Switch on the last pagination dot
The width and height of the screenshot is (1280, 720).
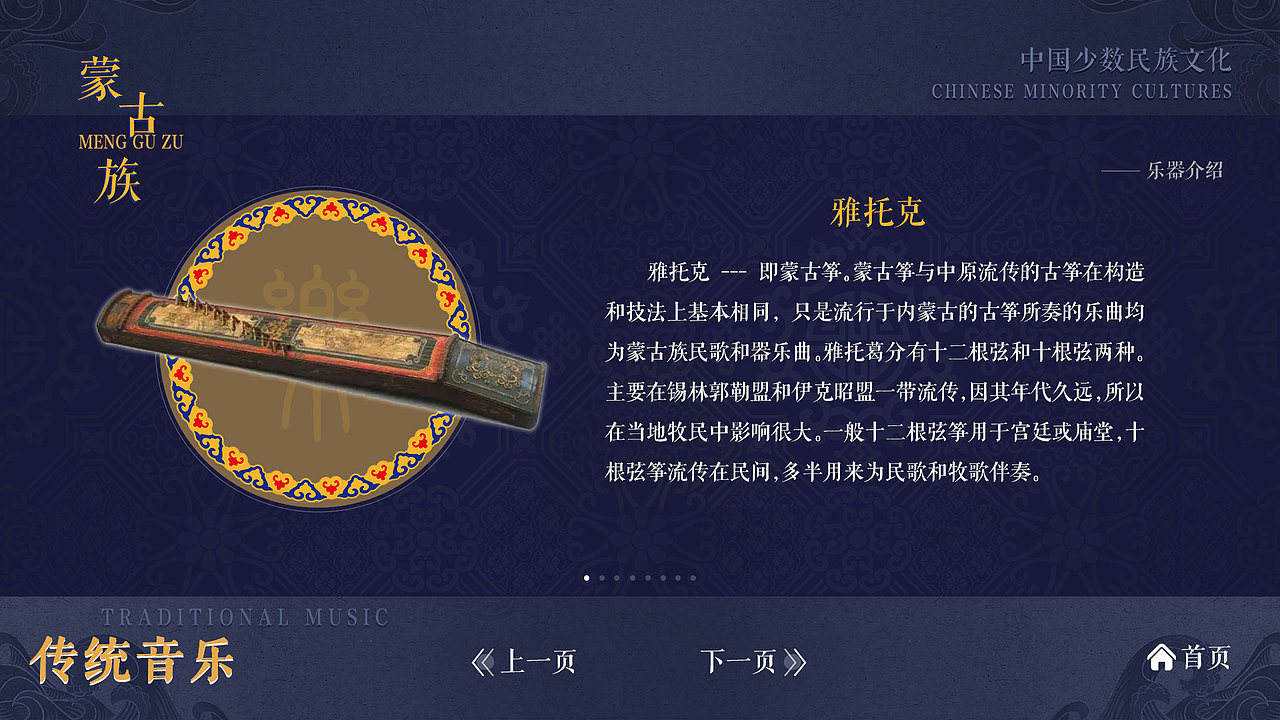coord(694,578)
